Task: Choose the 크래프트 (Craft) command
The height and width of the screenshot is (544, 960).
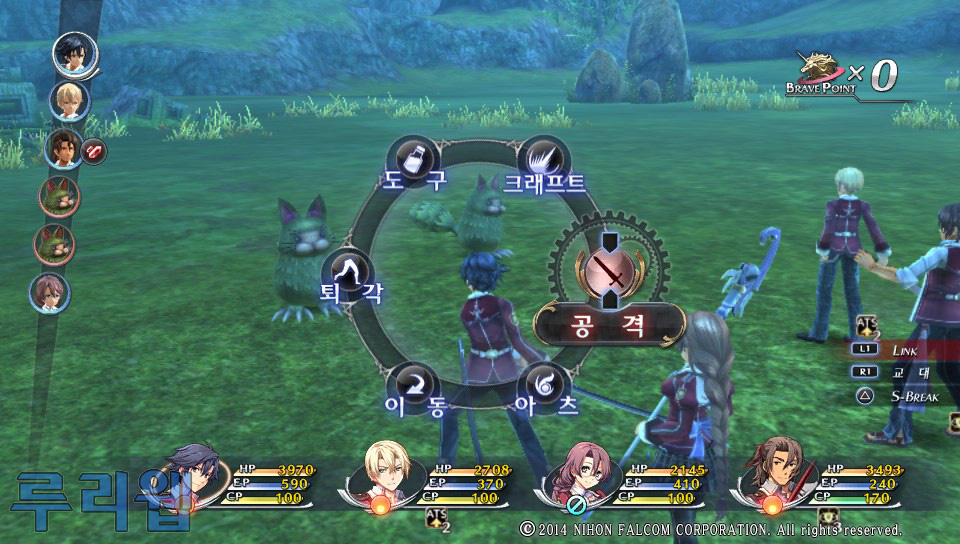Action: 544,160
